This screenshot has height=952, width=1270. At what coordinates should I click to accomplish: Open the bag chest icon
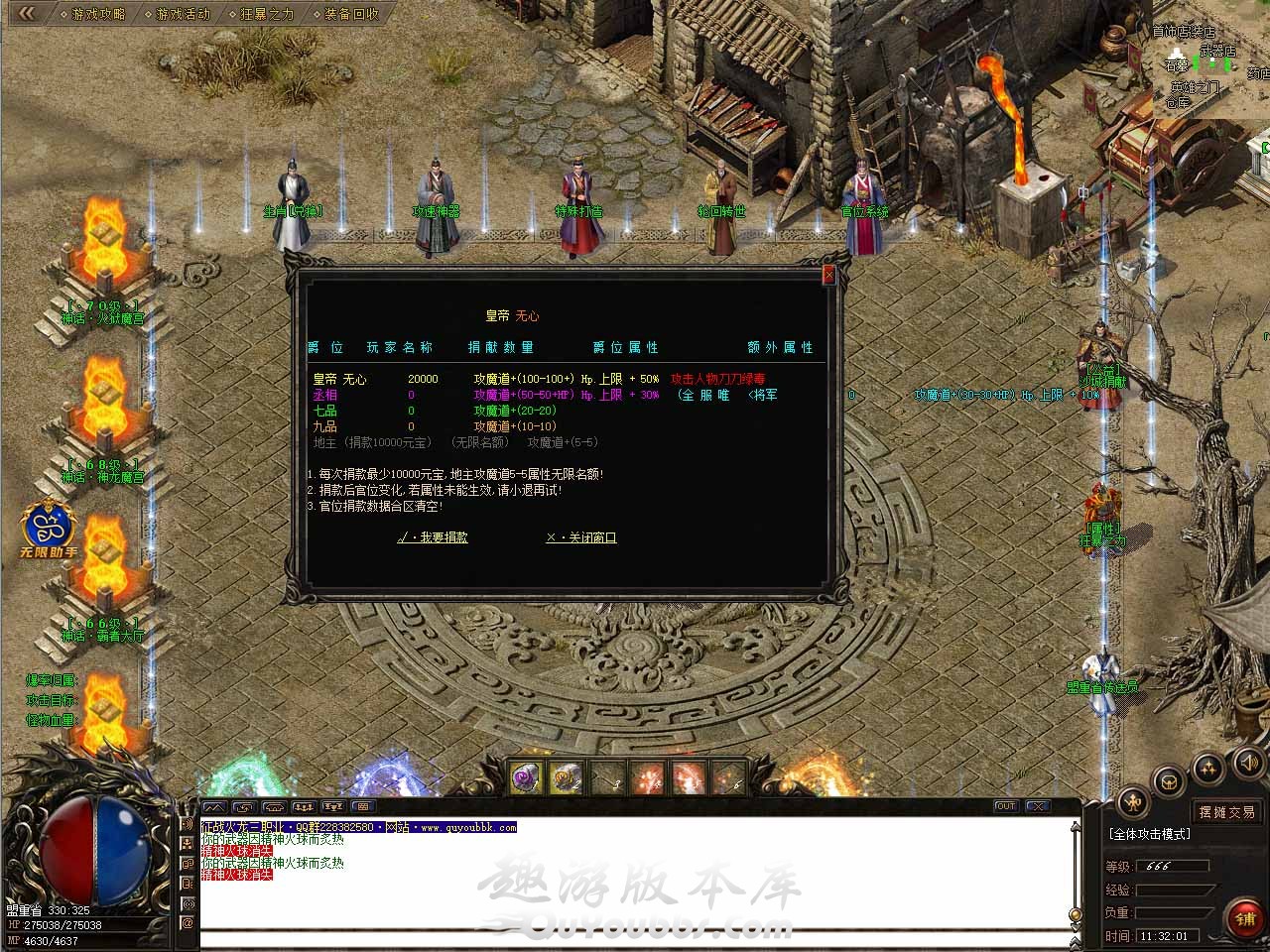(1170, 779)
